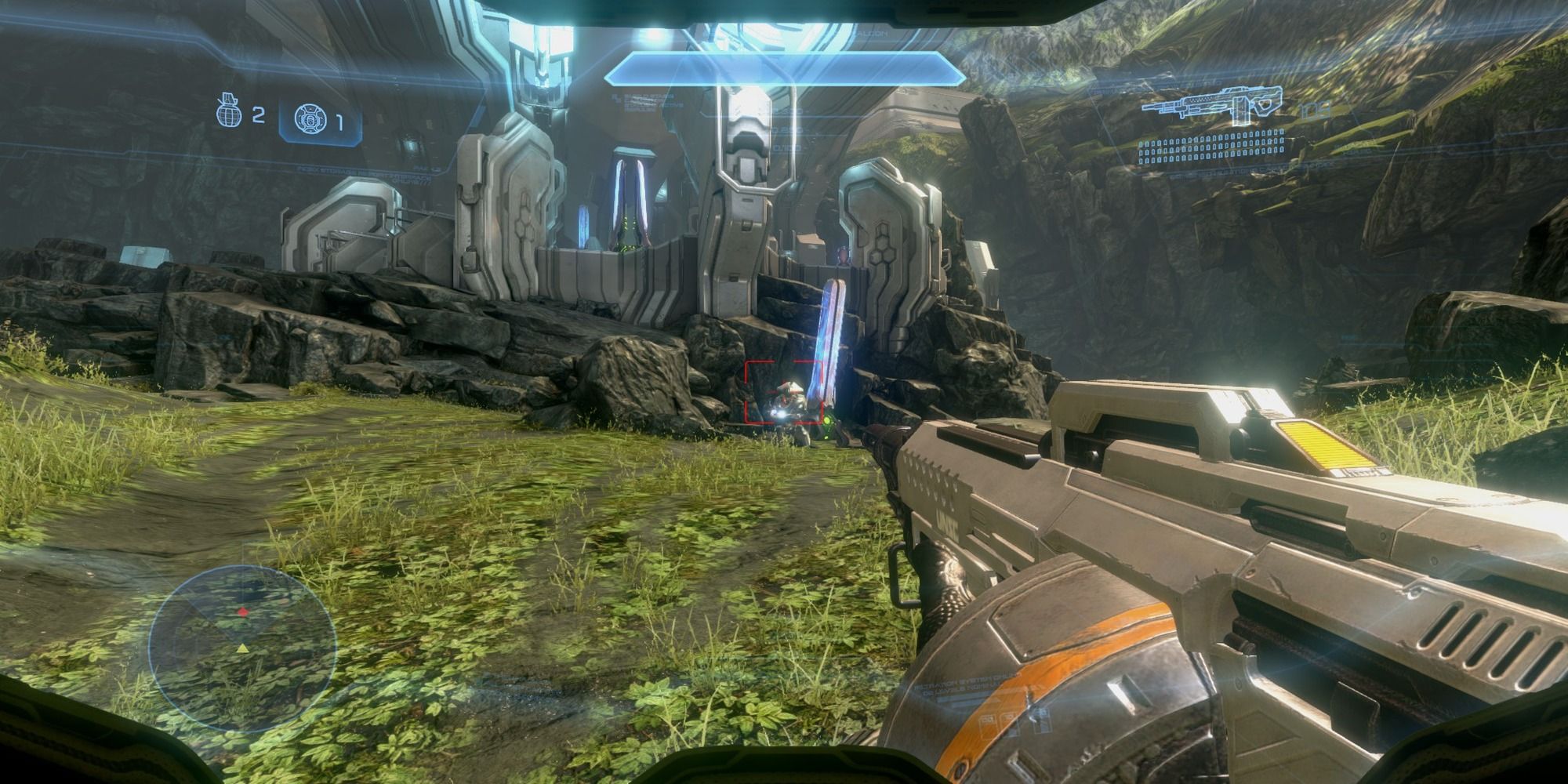Select the frag grenade icon
The width and height of the screenshot is (1568, 784).
tap(227, 115)
